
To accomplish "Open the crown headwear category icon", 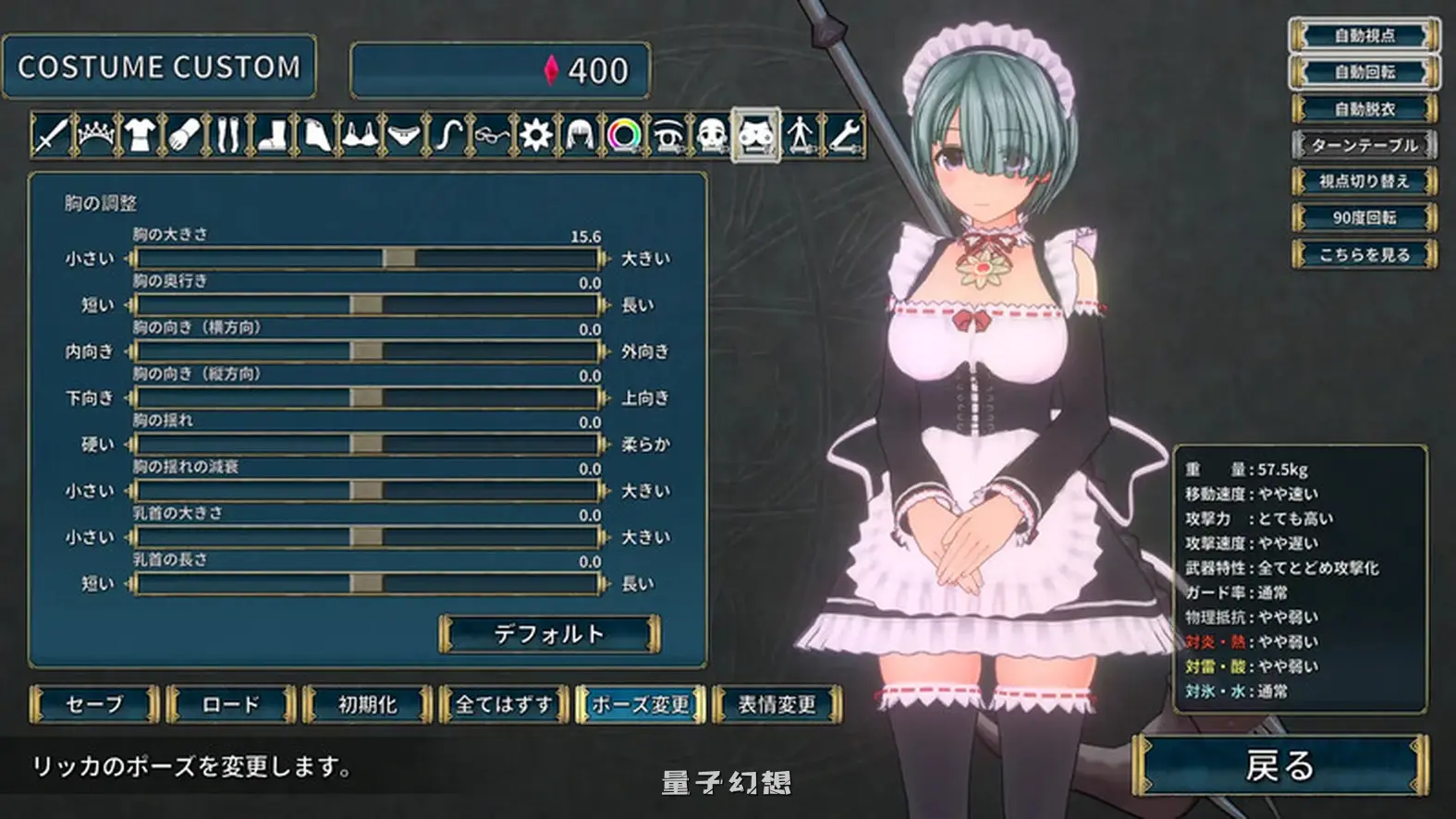I will tap(94, 139).
